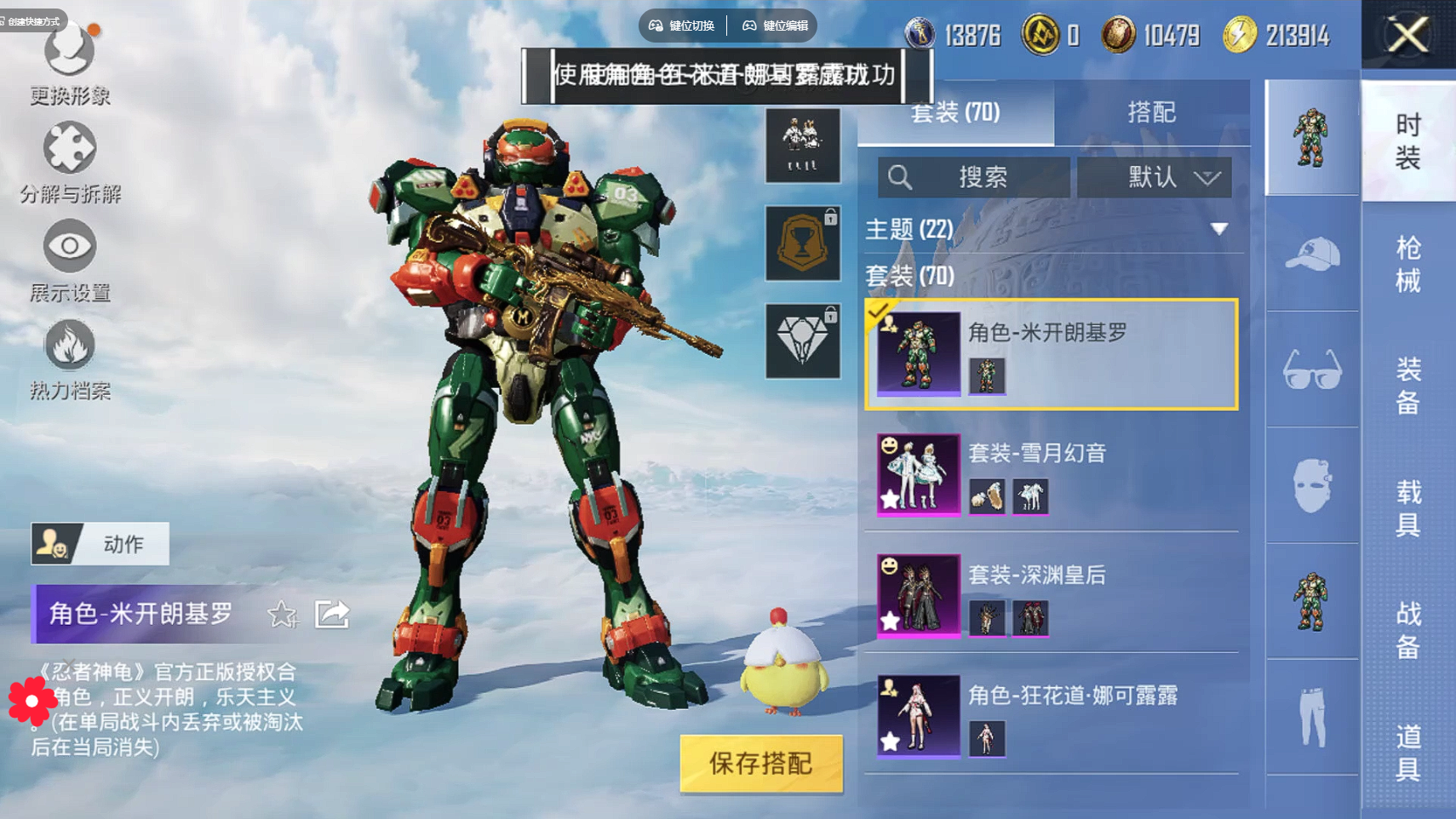Open 展示设置 display settings

pos(70,260)
